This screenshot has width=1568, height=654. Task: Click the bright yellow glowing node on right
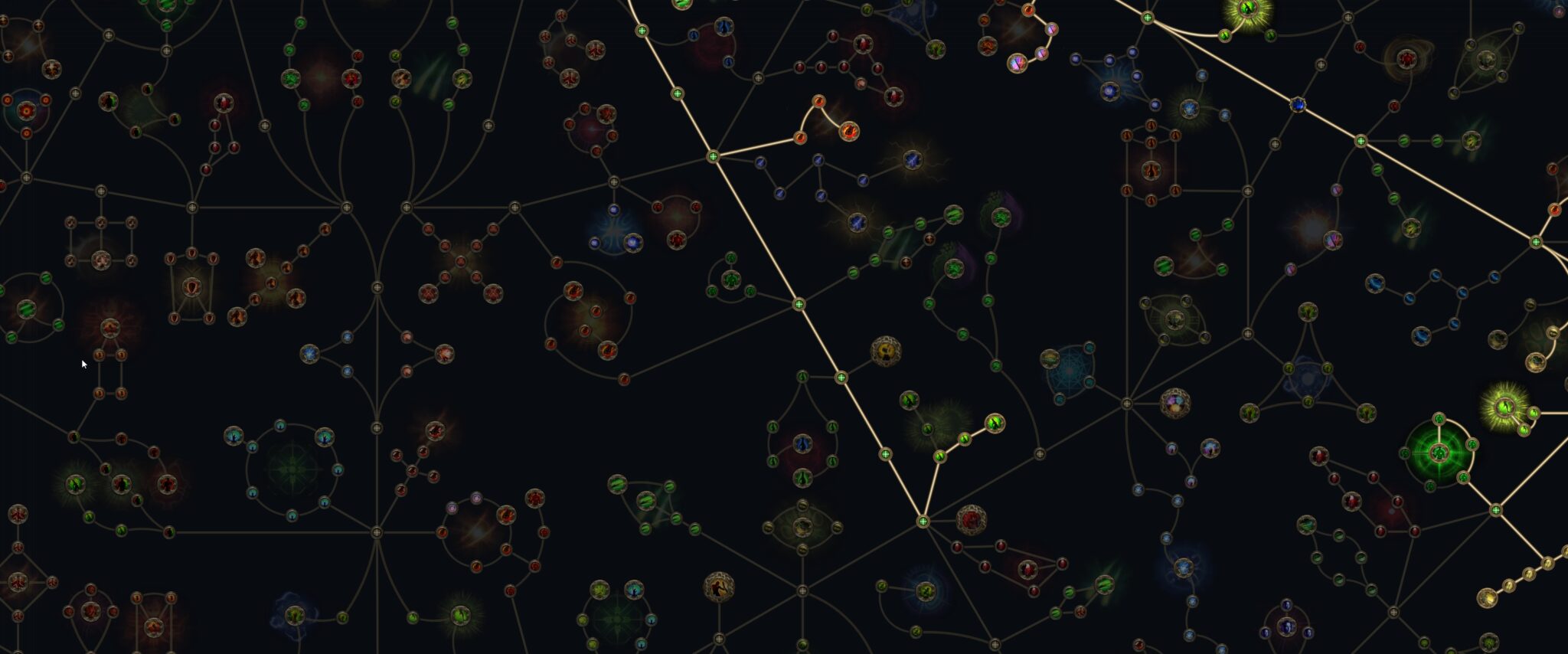point(1505,407)
